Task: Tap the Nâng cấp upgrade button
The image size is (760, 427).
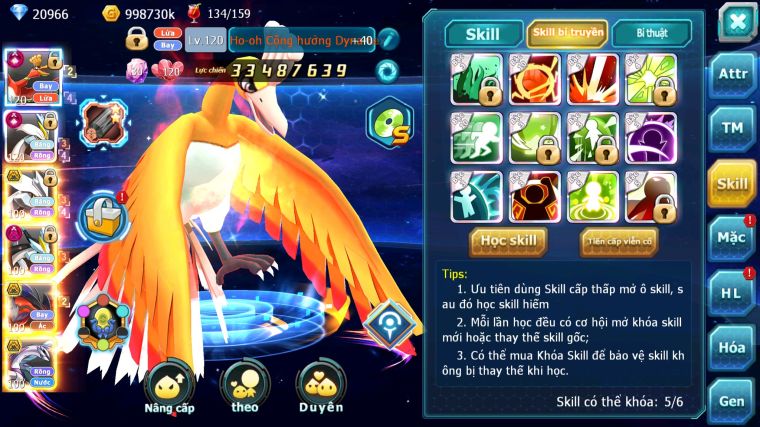Action: pos(169,386)
